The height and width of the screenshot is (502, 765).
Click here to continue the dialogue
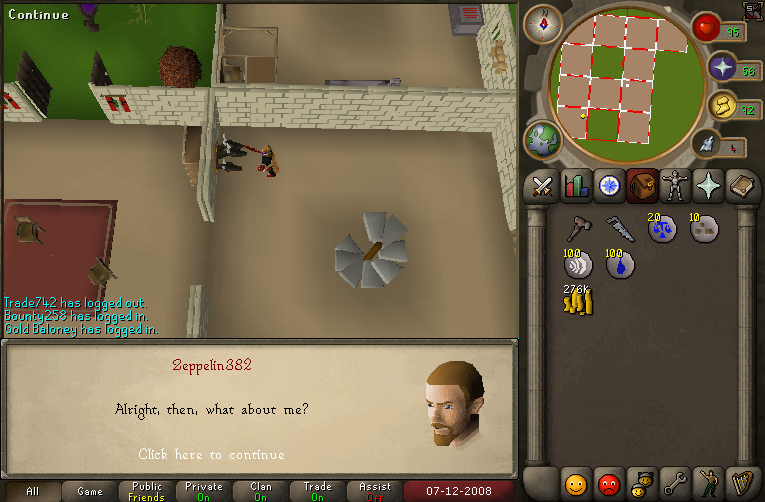211,455
